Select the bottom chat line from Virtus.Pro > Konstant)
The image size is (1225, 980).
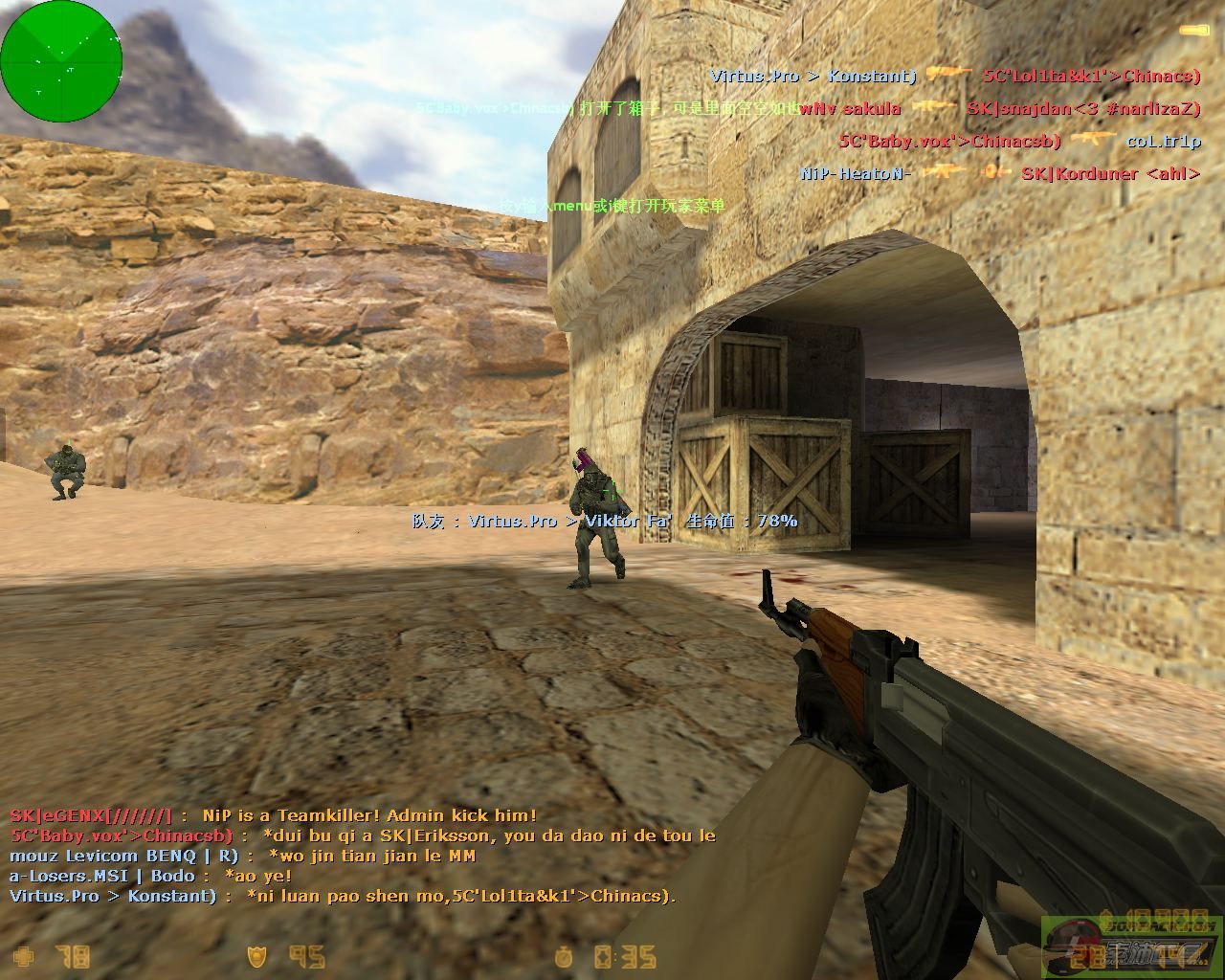click(x=343, y=896)
